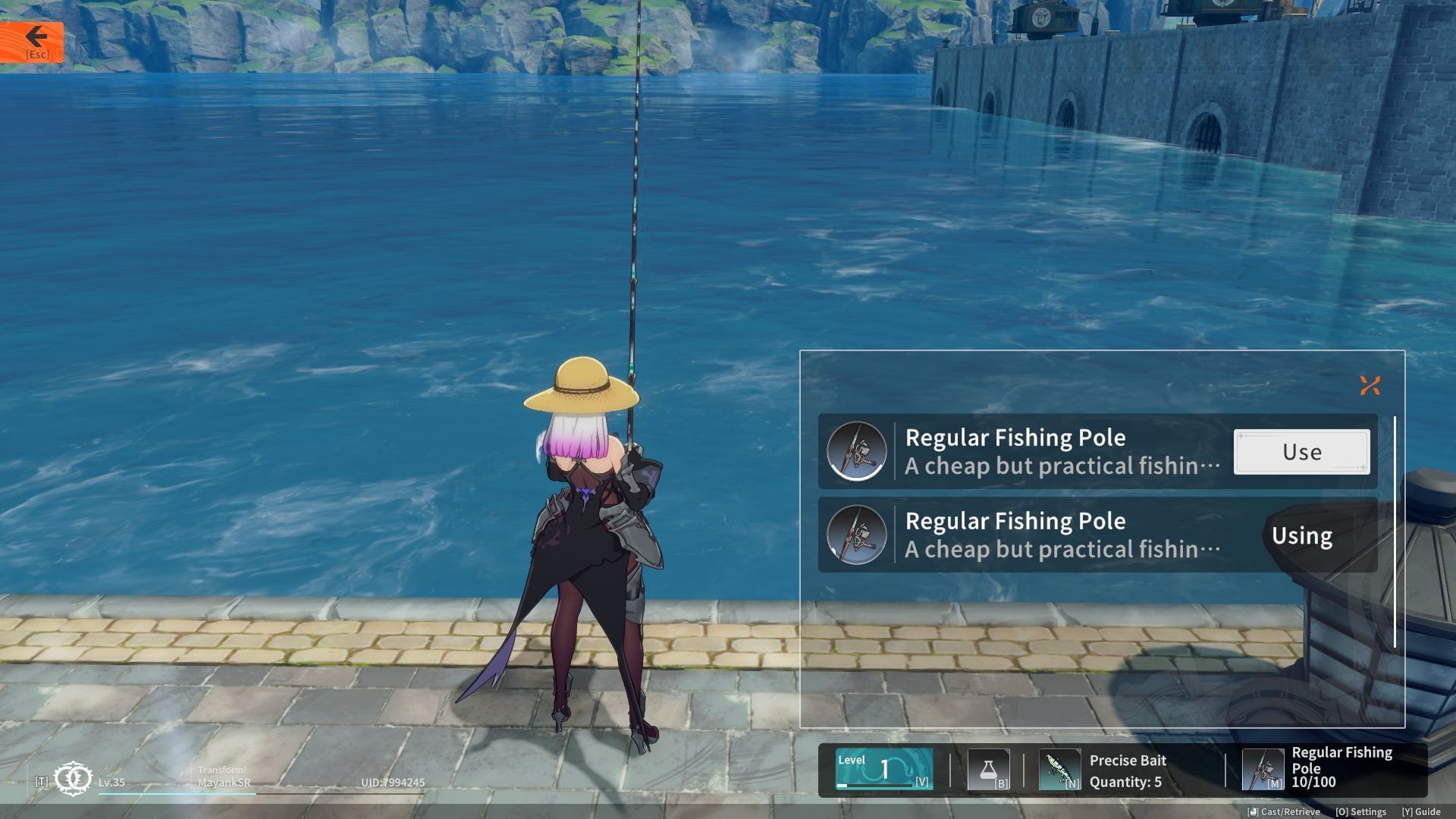Image resolution: width=1456 pixels, height=819 pixels.
Task: Click the orange back arrow button
Action: tap(32, 42)
